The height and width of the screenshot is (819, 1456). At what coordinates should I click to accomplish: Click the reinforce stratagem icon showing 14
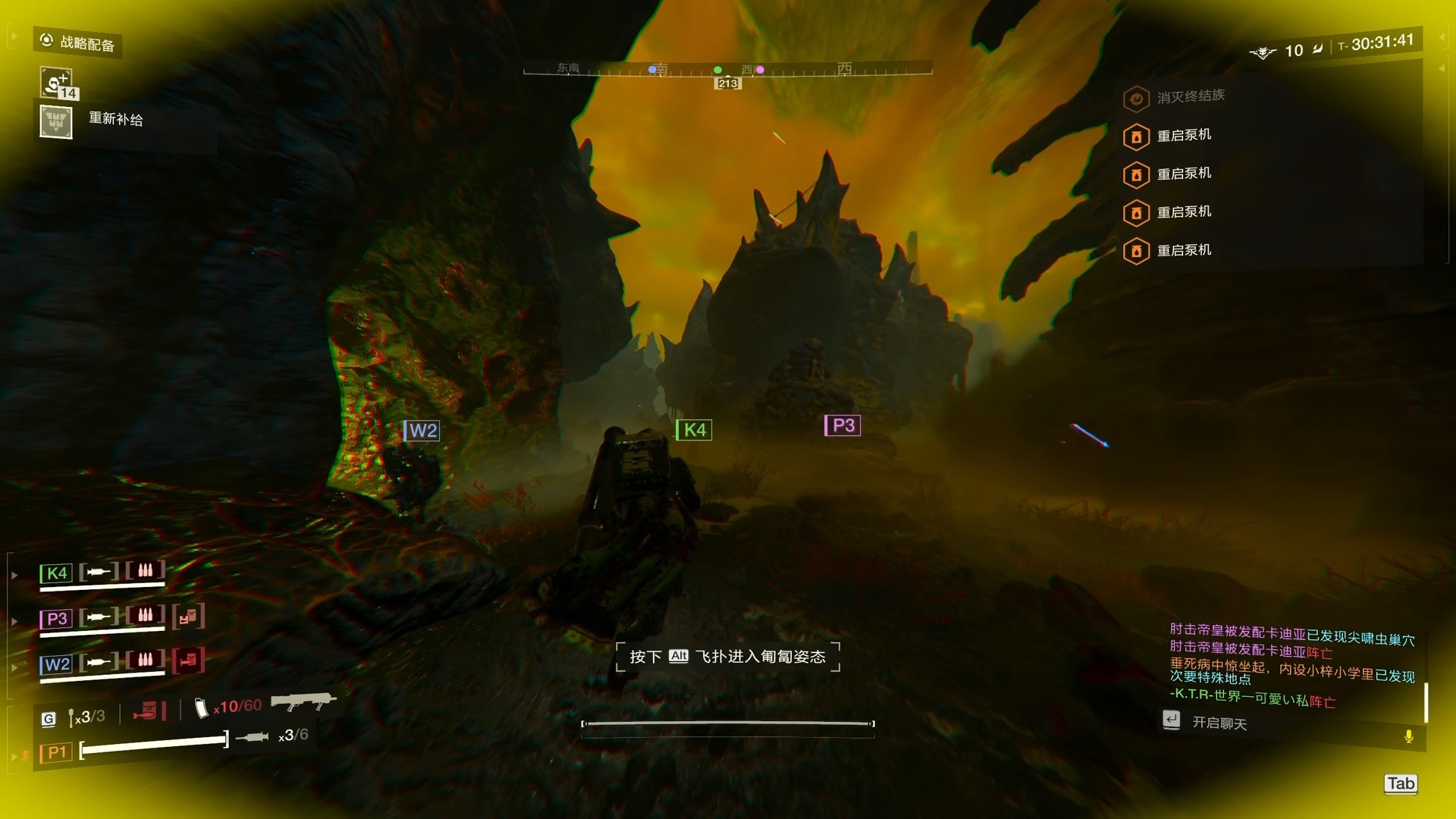58,83
